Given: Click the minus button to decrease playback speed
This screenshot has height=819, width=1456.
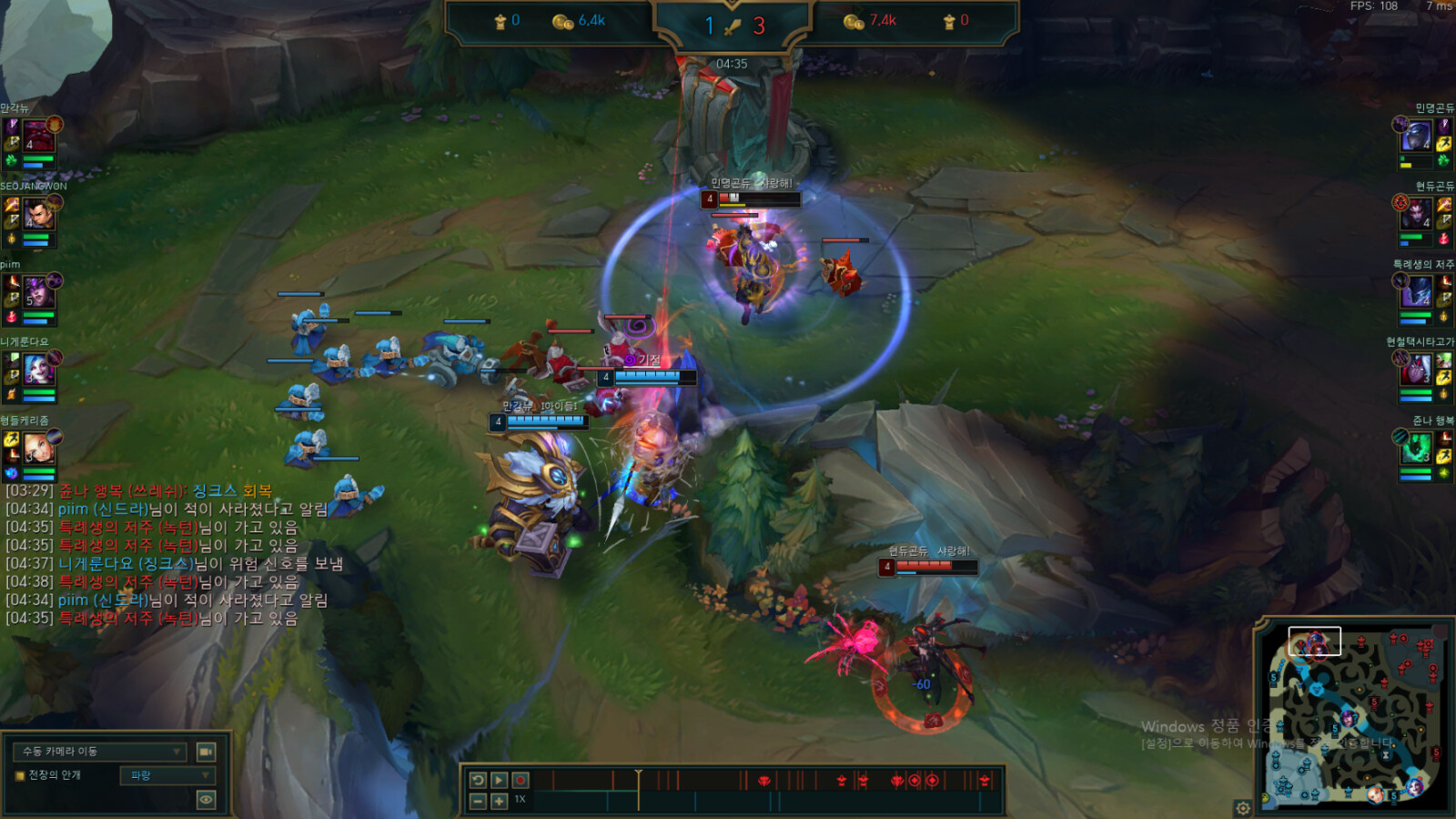Looking at the screenshot, I should pos(478,802).
